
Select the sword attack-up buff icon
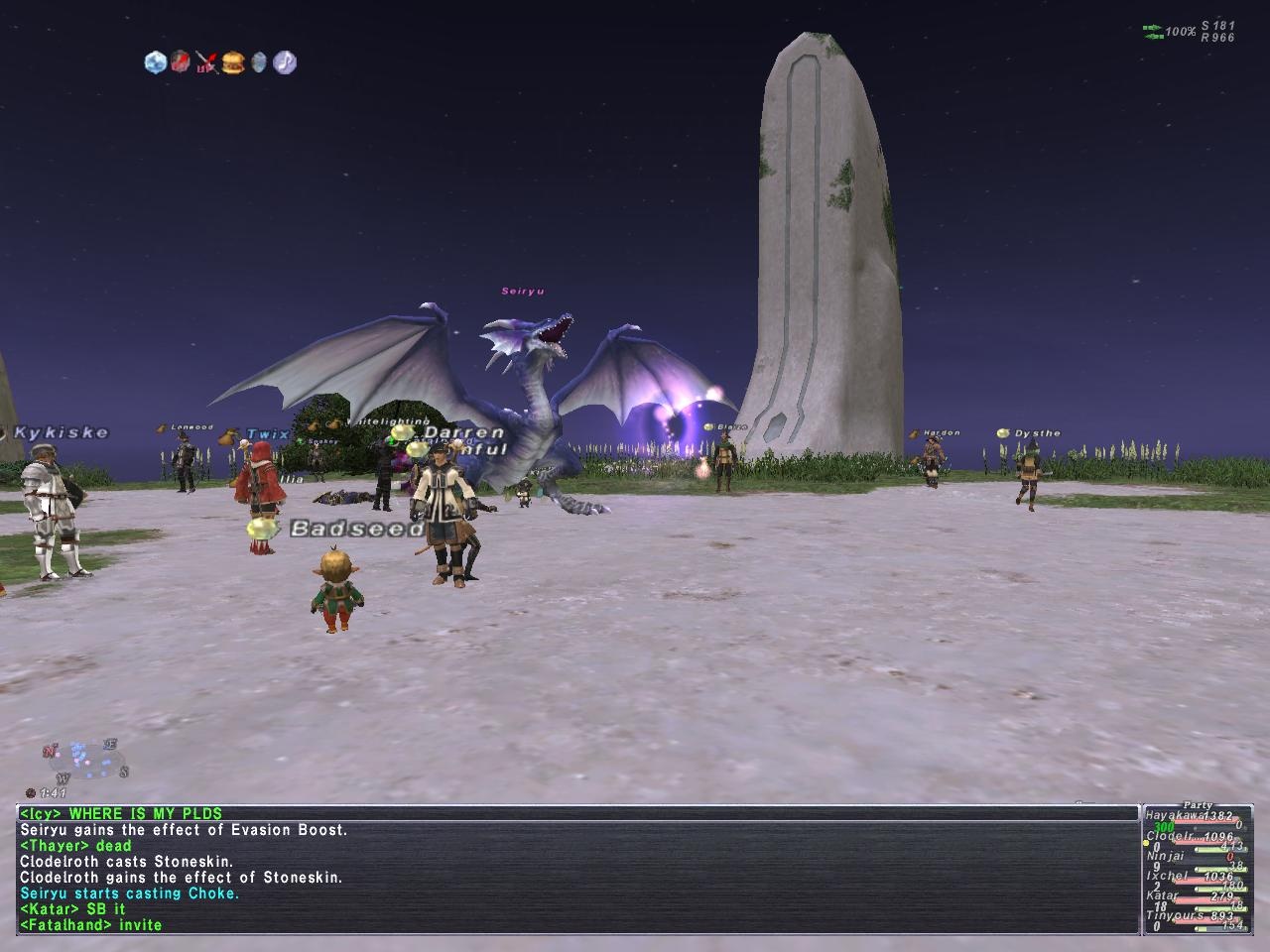(x=206, y=63)
